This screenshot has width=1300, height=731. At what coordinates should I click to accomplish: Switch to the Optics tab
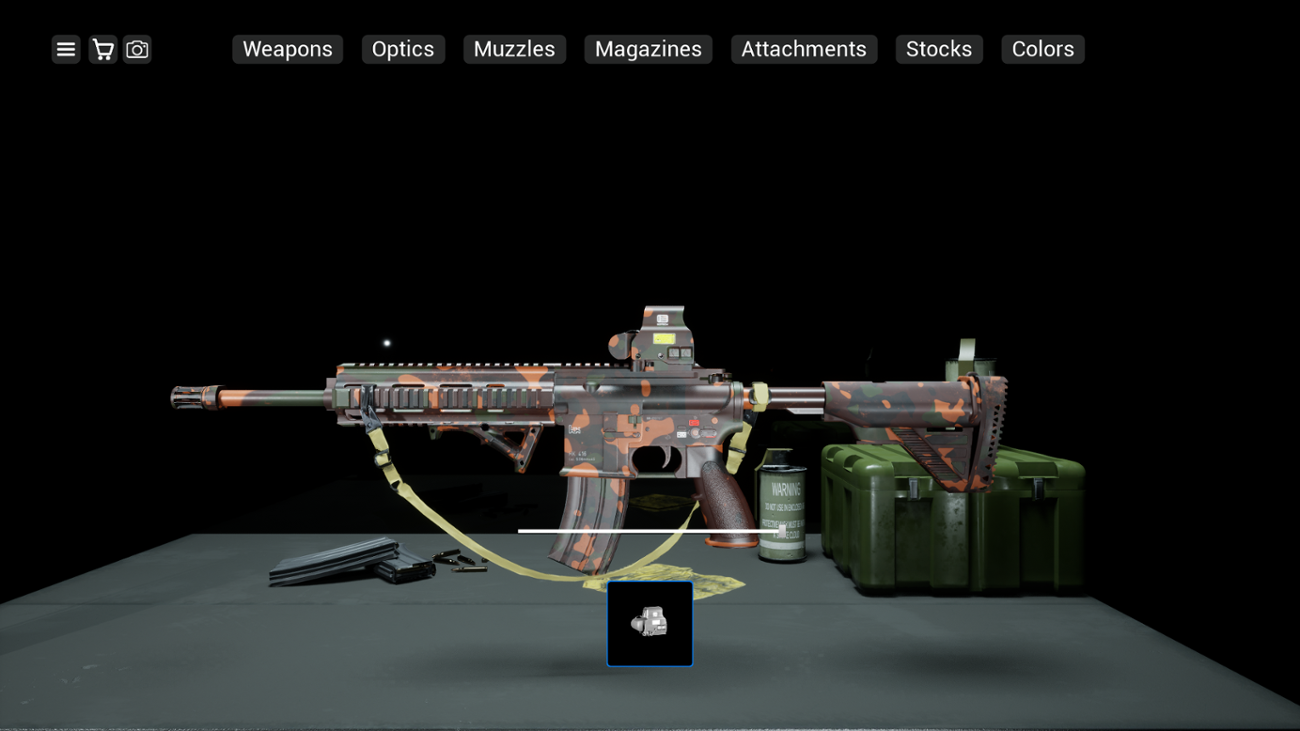(x=403, y=49)
